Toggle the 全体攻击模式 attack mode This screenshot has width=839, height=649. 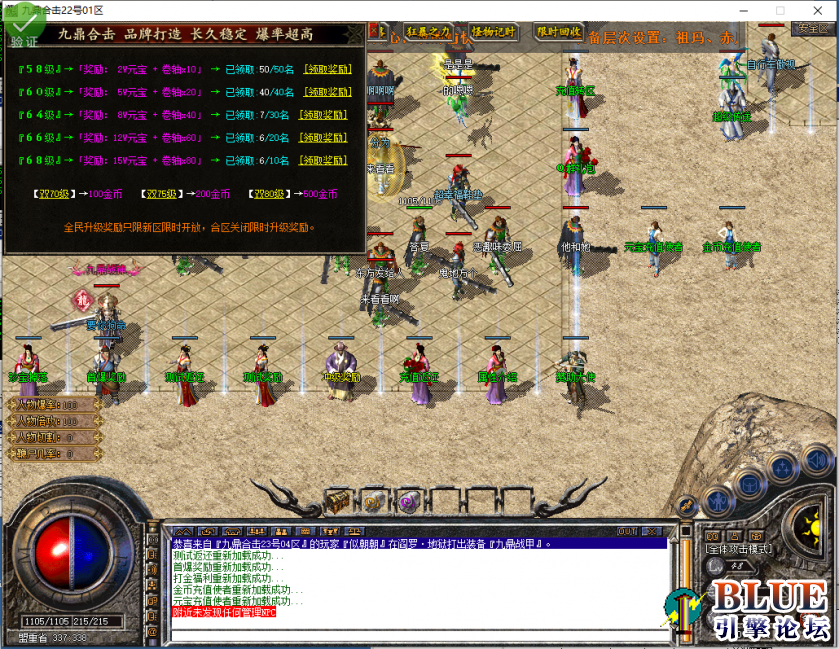(x=736, y=549)
